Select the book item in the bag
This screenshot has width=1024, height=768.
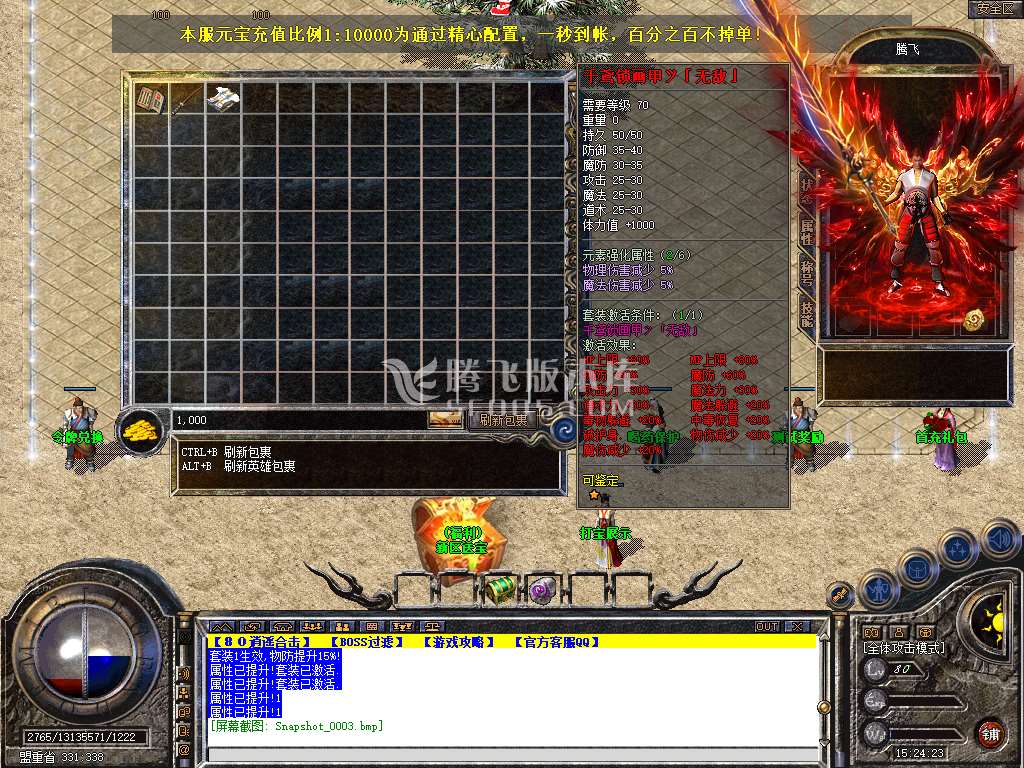click(151, 98)
